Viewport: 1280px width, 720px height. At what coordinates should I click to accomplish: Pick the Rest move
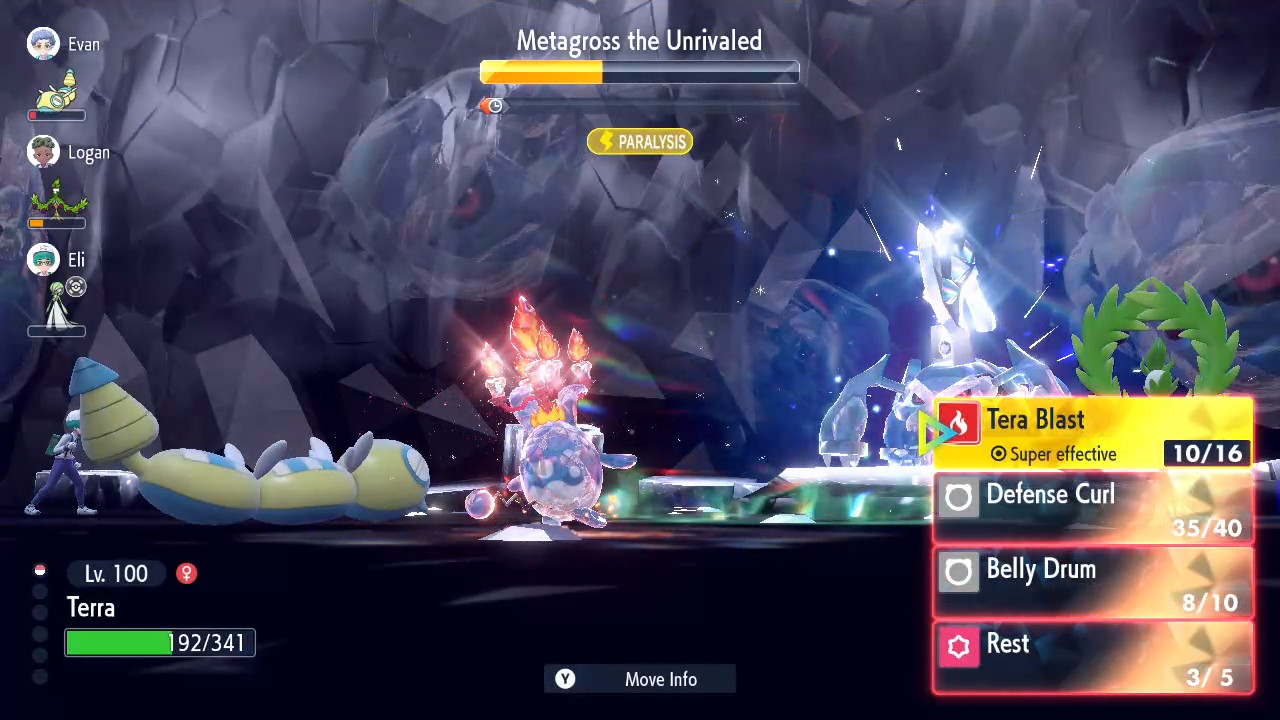tap(1093, 657)
